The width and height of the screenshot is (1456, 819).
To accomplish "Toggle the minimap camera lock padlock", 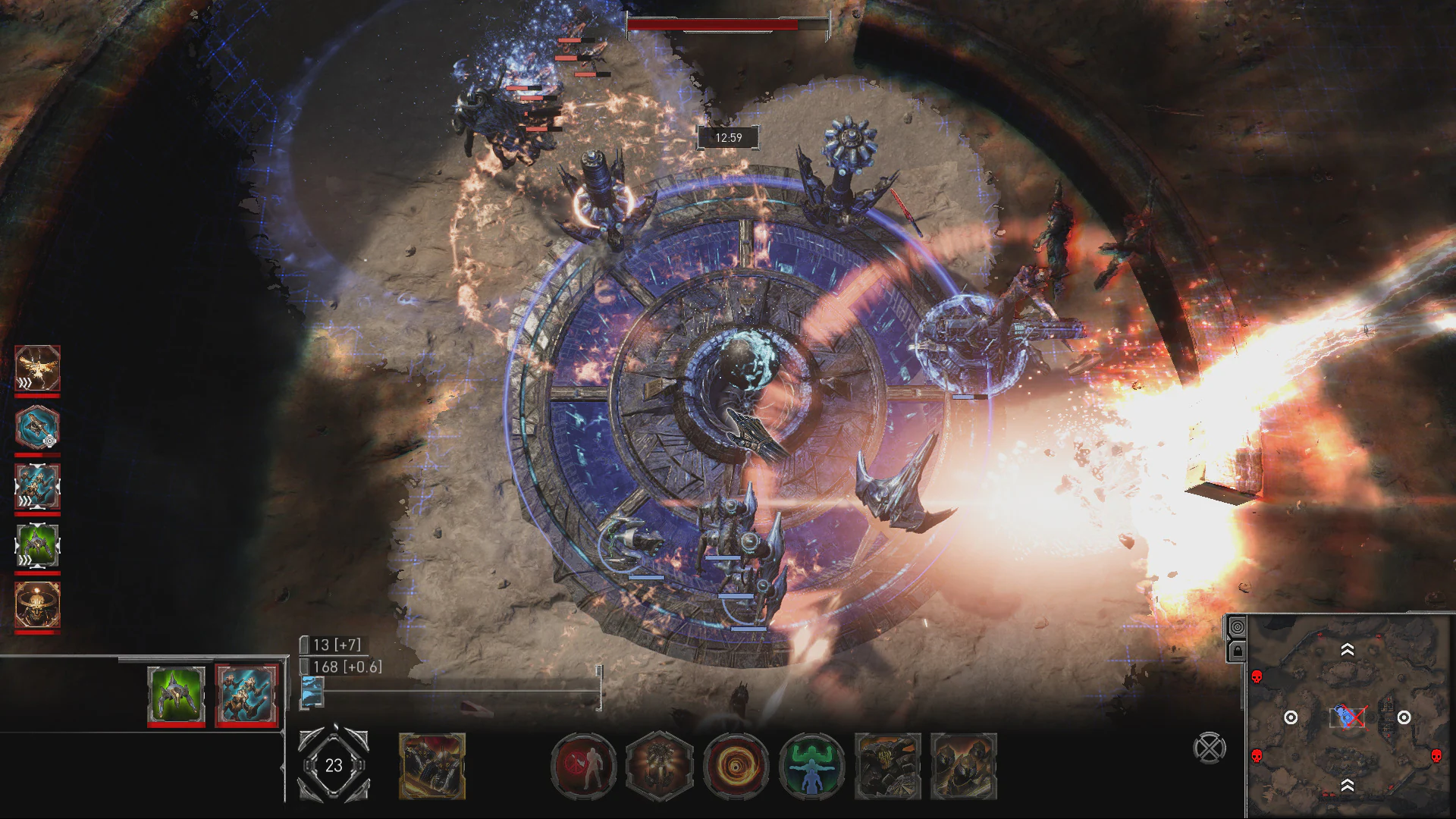I will pyautogui.click(x=1238, y=651).
